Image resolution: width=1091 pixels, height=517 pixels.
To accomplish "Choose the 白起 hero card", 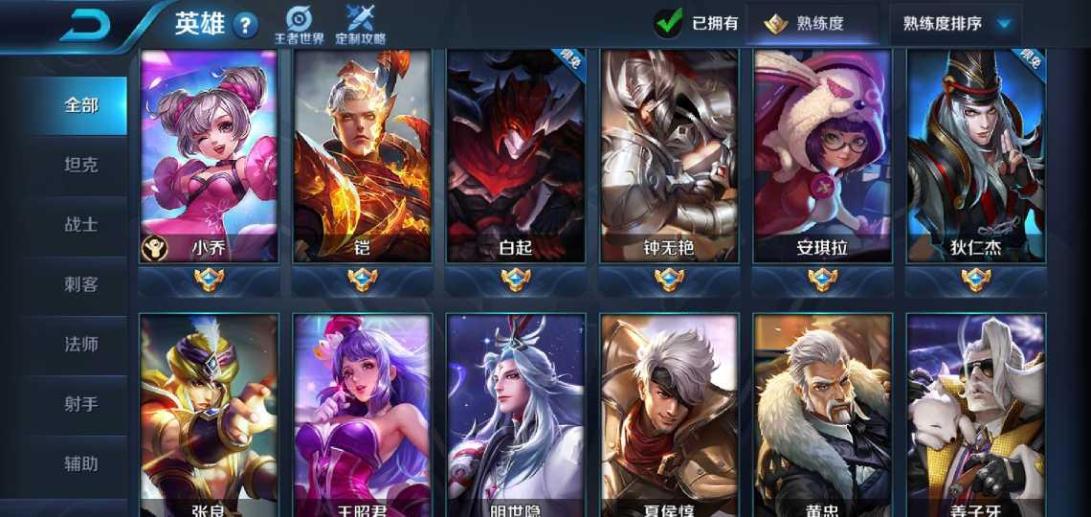I will (515, 155).
